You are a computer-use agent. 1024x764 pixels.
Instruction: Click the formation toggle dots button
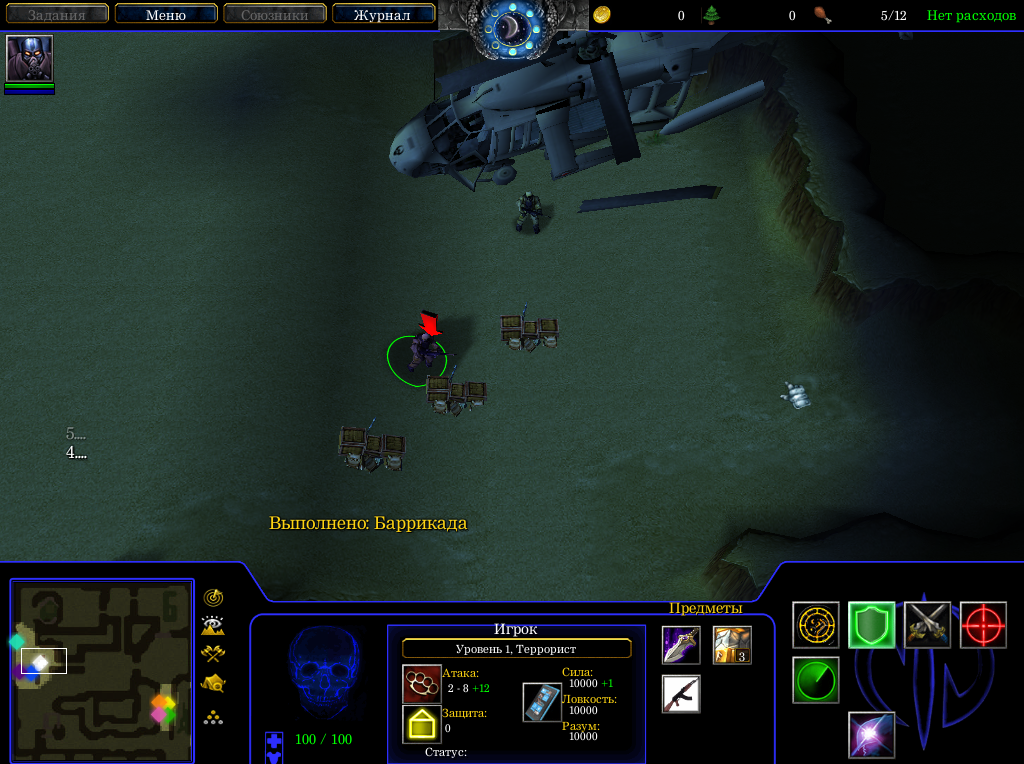(213, 717)
